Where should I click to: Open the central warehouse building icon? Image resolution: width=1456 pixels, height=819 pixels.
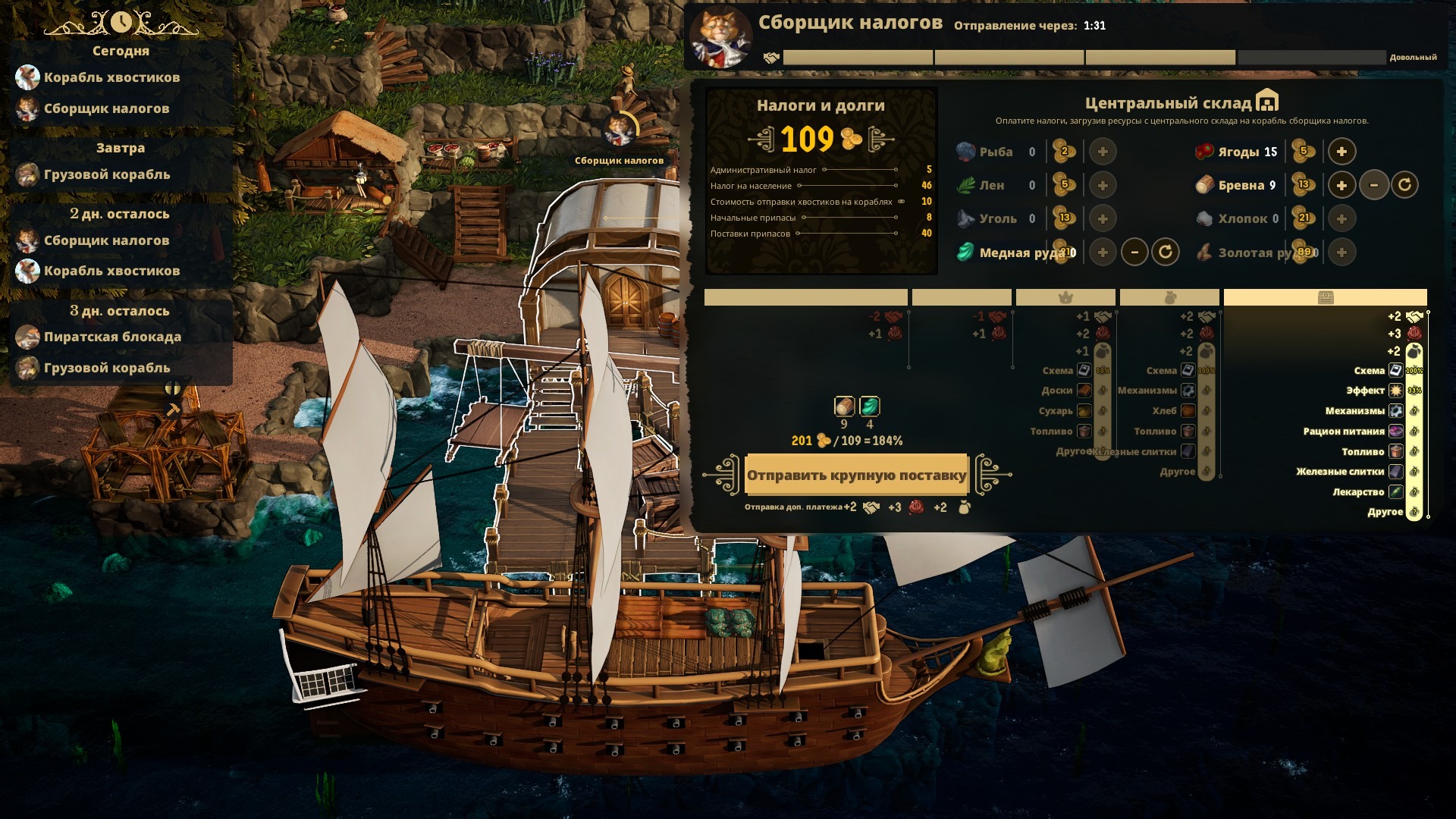[1267, 101]
